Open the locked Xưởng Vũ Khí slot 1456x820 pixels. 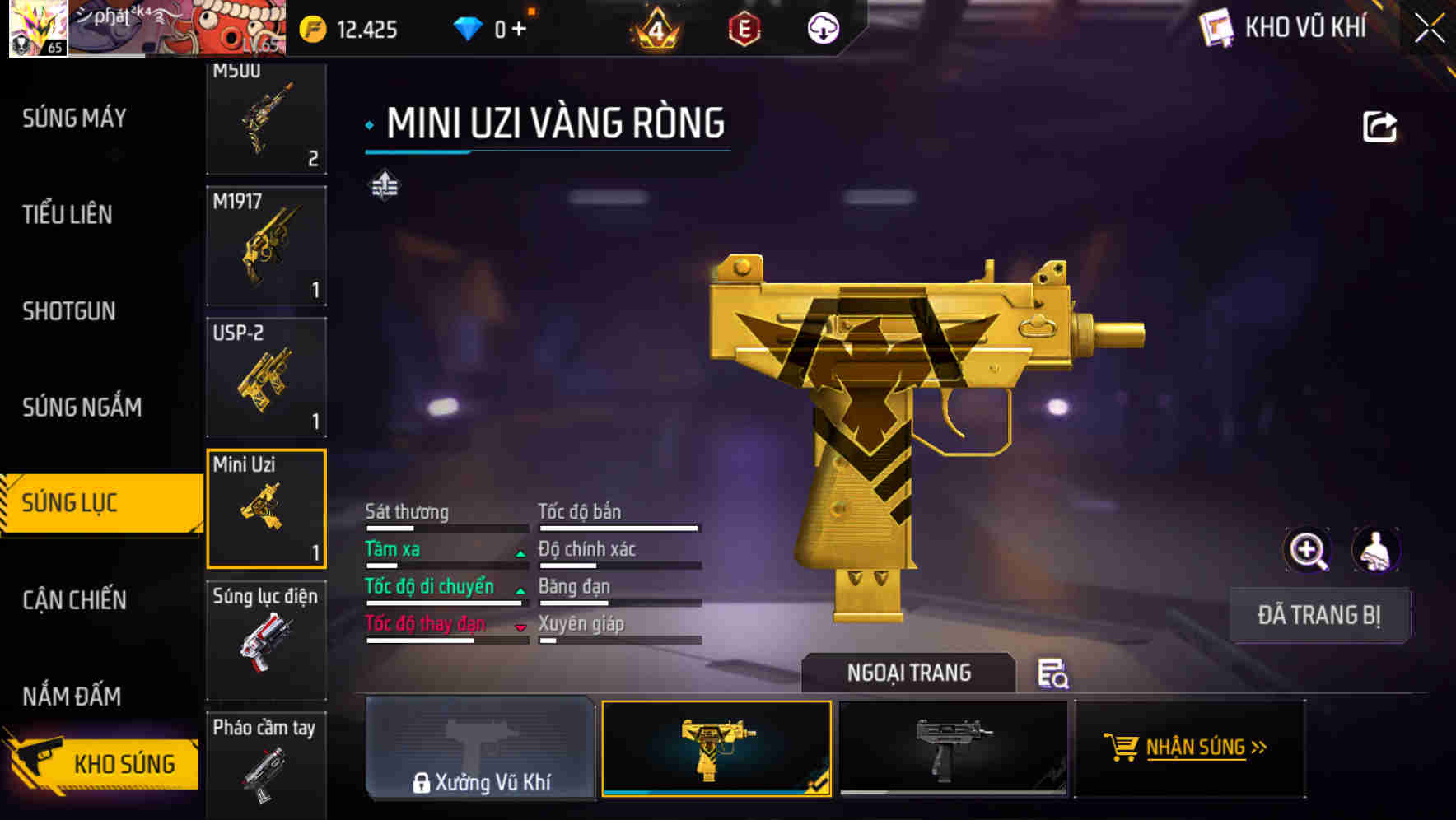point(480,748)
